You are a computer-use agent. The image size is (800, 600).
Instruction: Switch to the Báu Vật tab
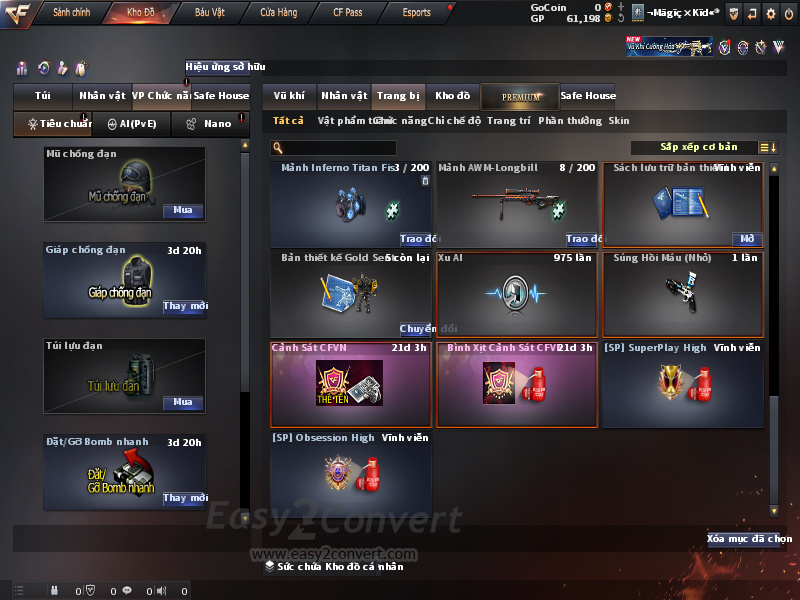pyautogui.click(x=209, y=13)
